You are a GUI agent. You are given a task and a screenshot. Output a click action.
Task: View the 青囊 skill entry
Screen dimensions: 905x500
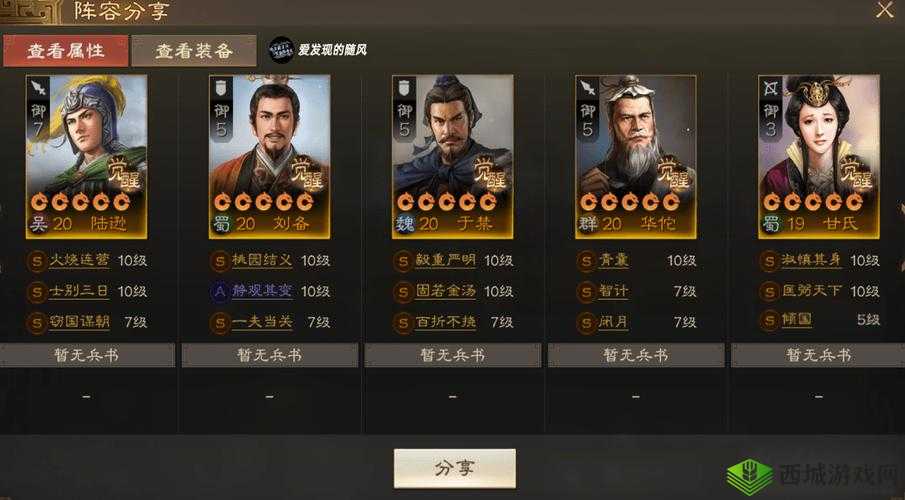[x=613, y=260]
